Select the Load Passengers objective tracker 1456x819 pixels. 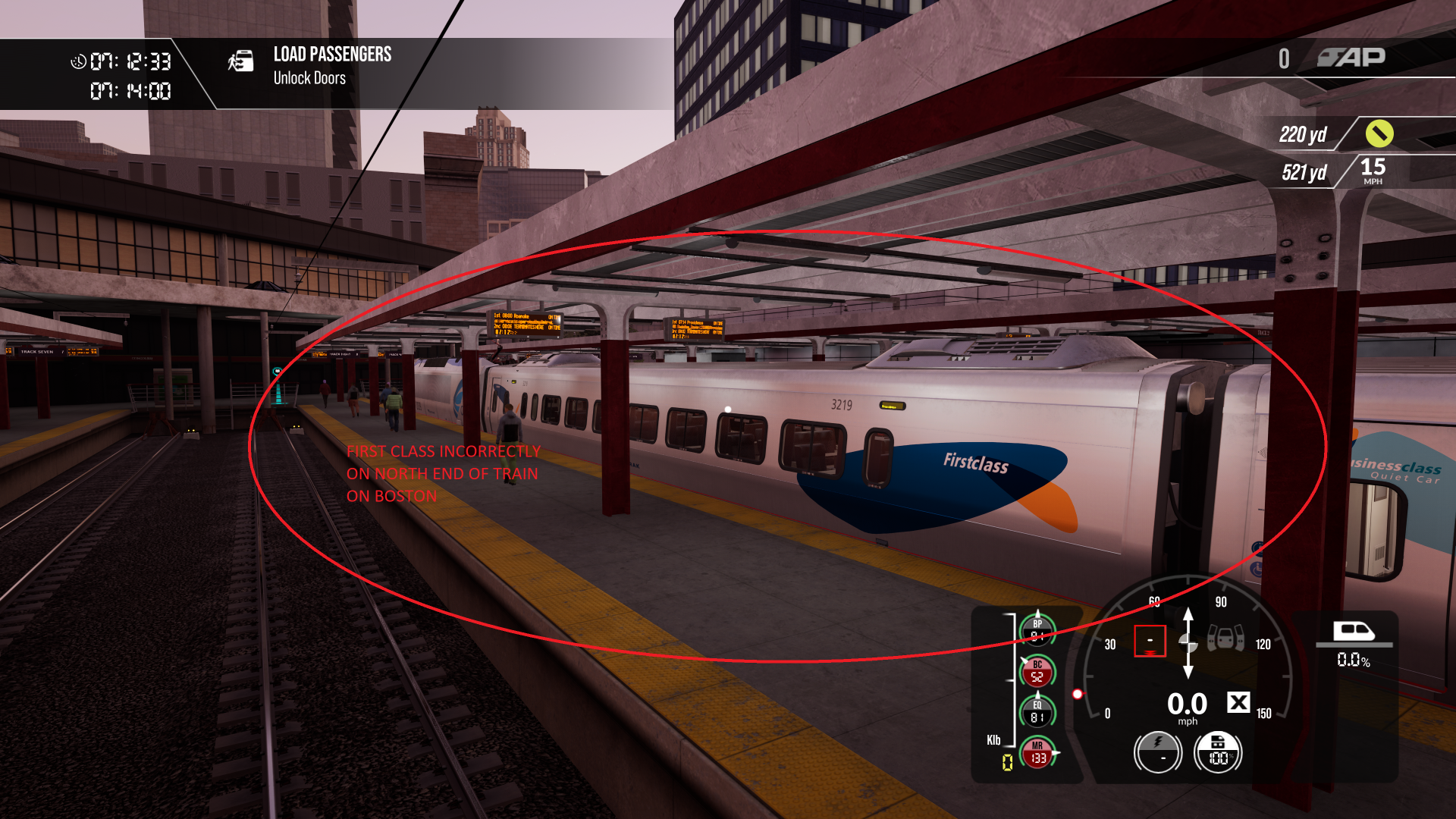(x=332, y=65)
